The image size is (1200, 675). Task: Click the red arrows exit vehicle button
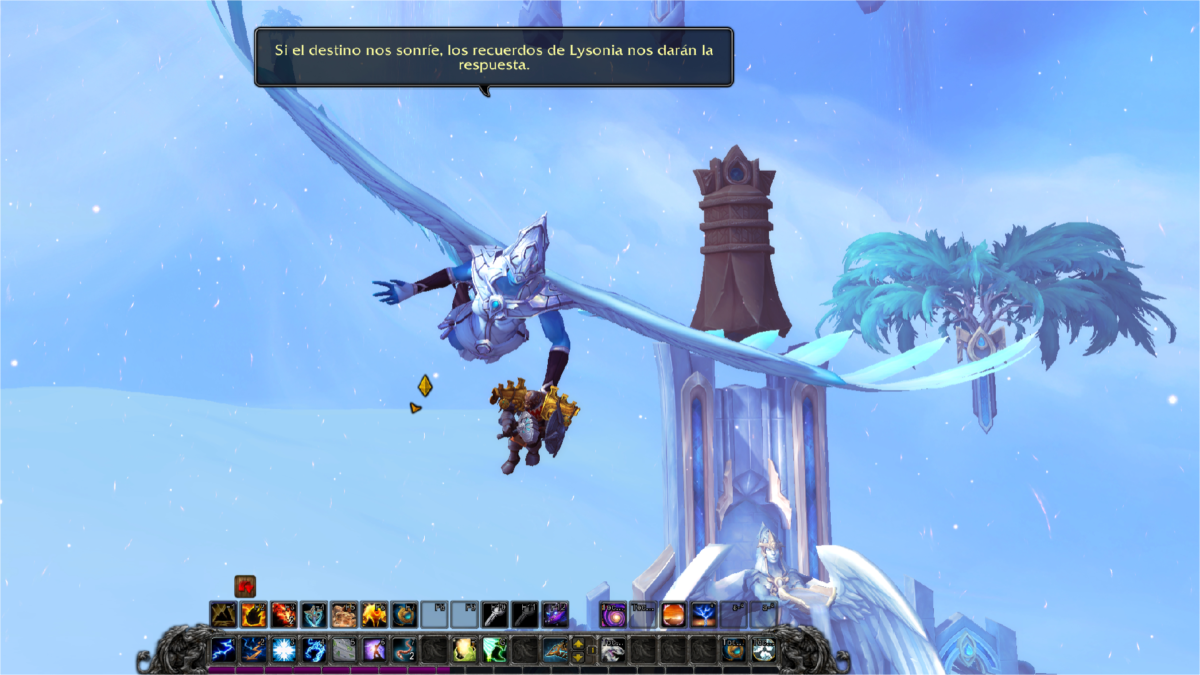coord(245,587)
